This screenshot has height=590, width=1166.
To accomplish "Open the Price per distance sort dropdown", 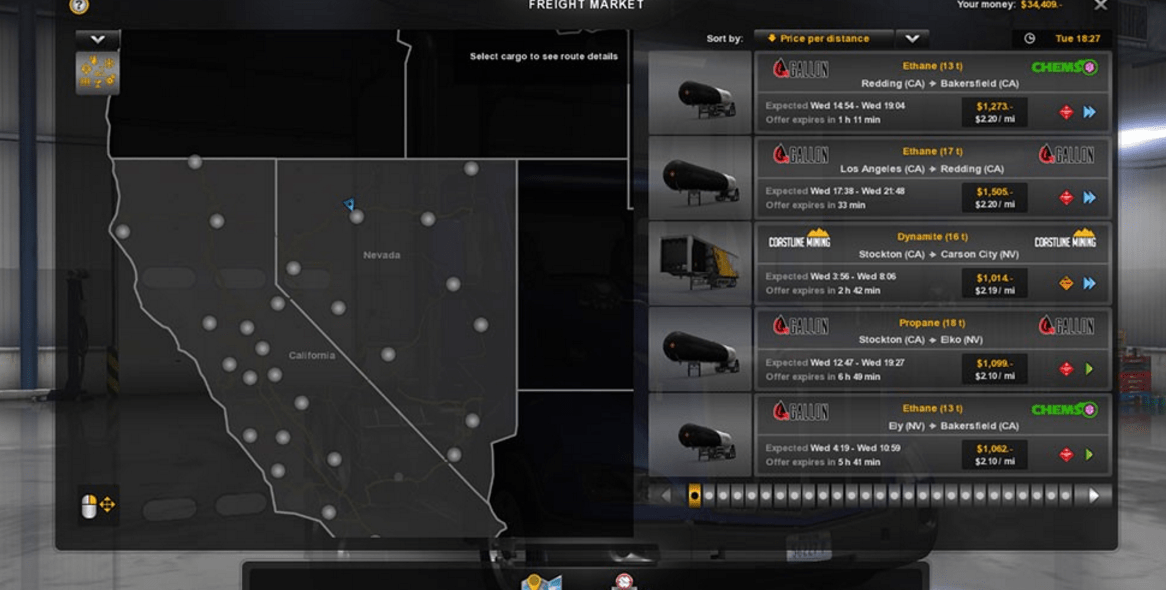I will pyautogui.click(x=912, y=39).
